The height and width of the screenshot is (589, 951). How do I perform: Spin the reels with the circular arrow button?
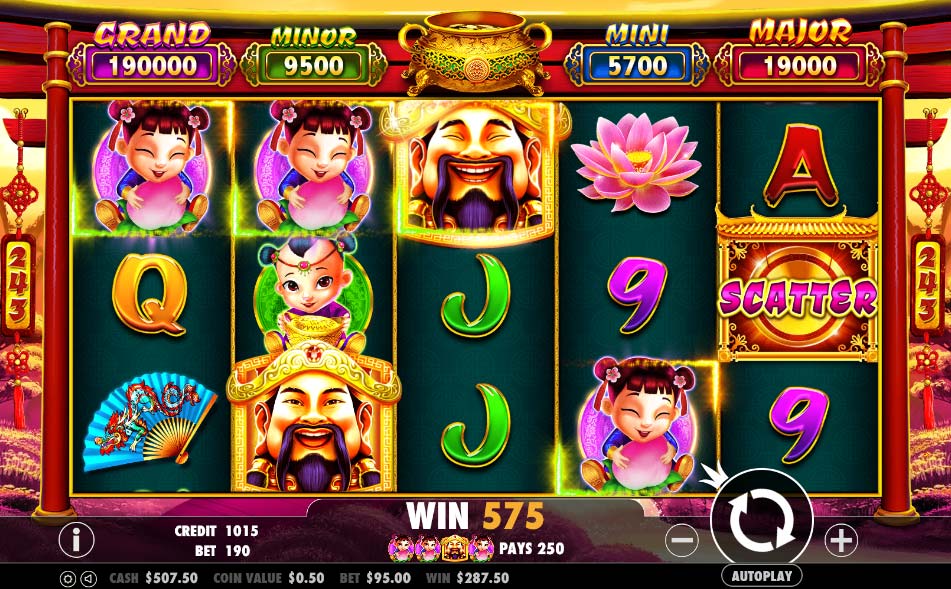click(x=761, y=519)
